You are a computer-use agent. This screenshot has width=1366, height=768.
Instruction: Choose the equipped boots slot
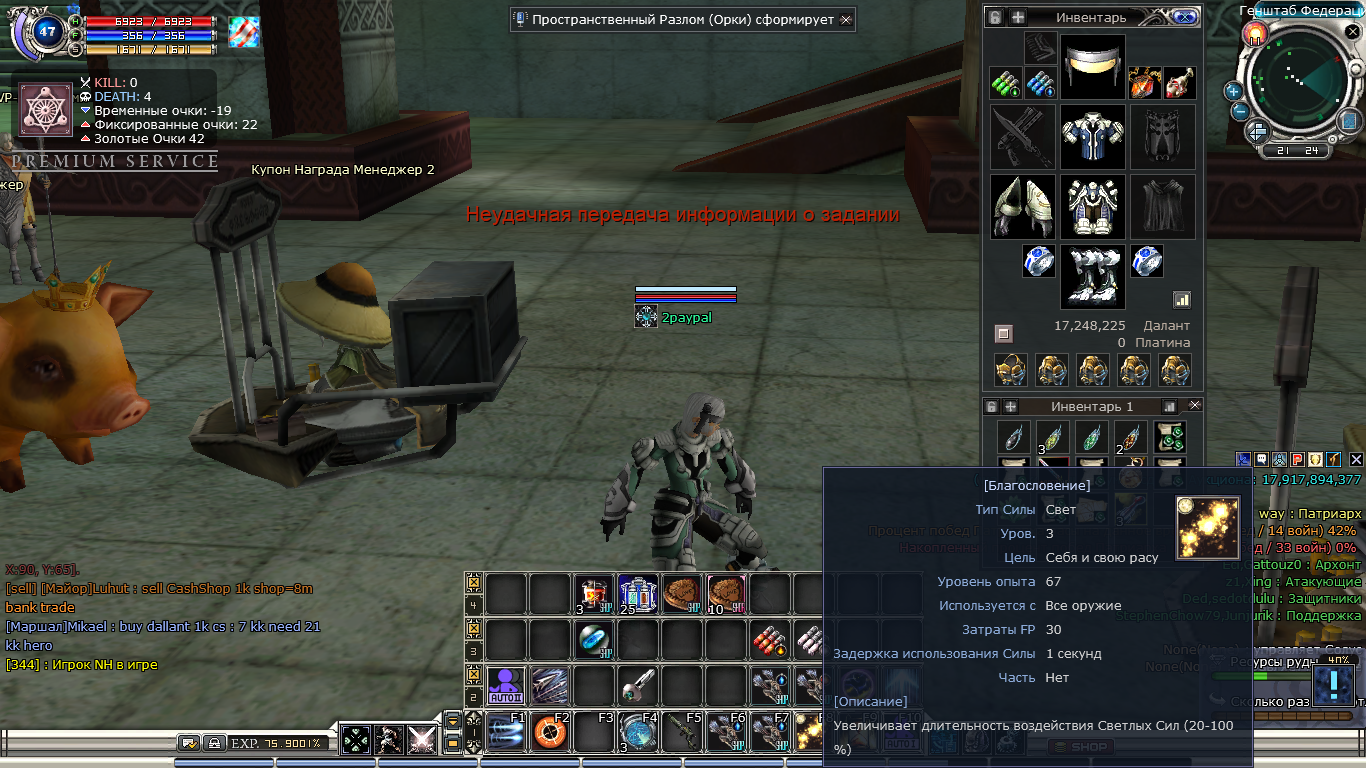[x=1092, y=276]
